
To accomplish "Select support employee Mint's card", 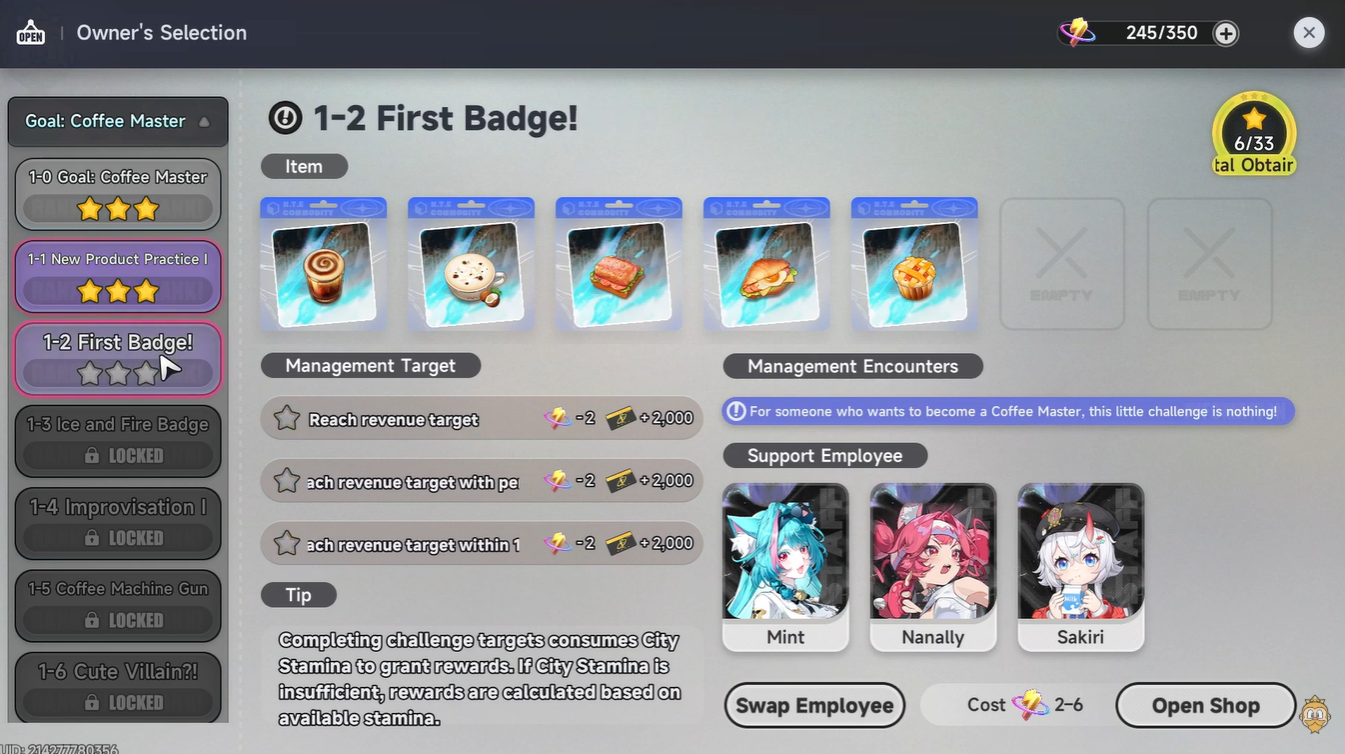I will pos(785,565).
